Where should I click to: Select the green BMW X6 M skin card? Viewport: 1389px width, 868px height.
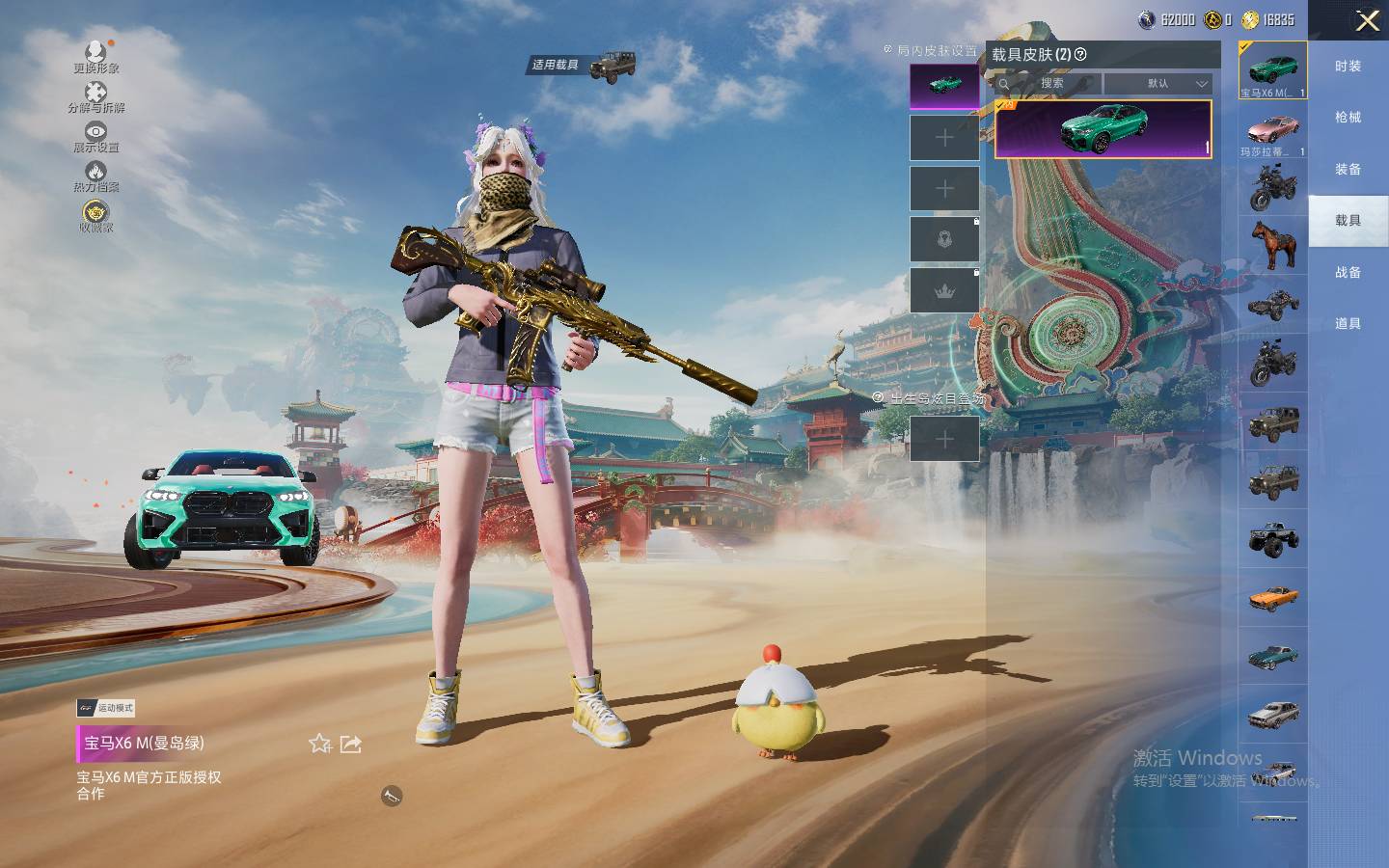1103,128
